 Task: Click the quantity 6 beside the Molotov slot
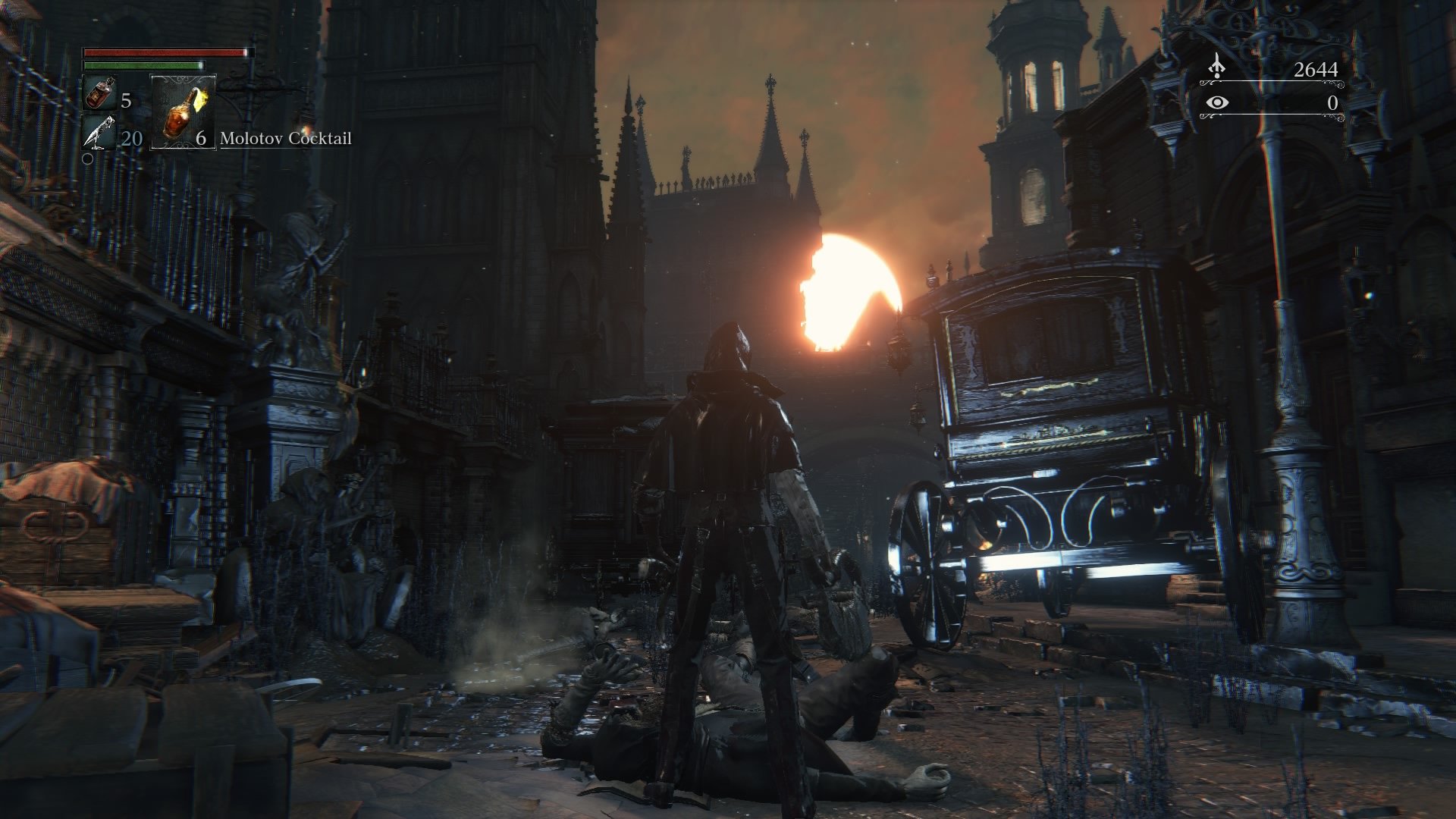tap(200, 140)
